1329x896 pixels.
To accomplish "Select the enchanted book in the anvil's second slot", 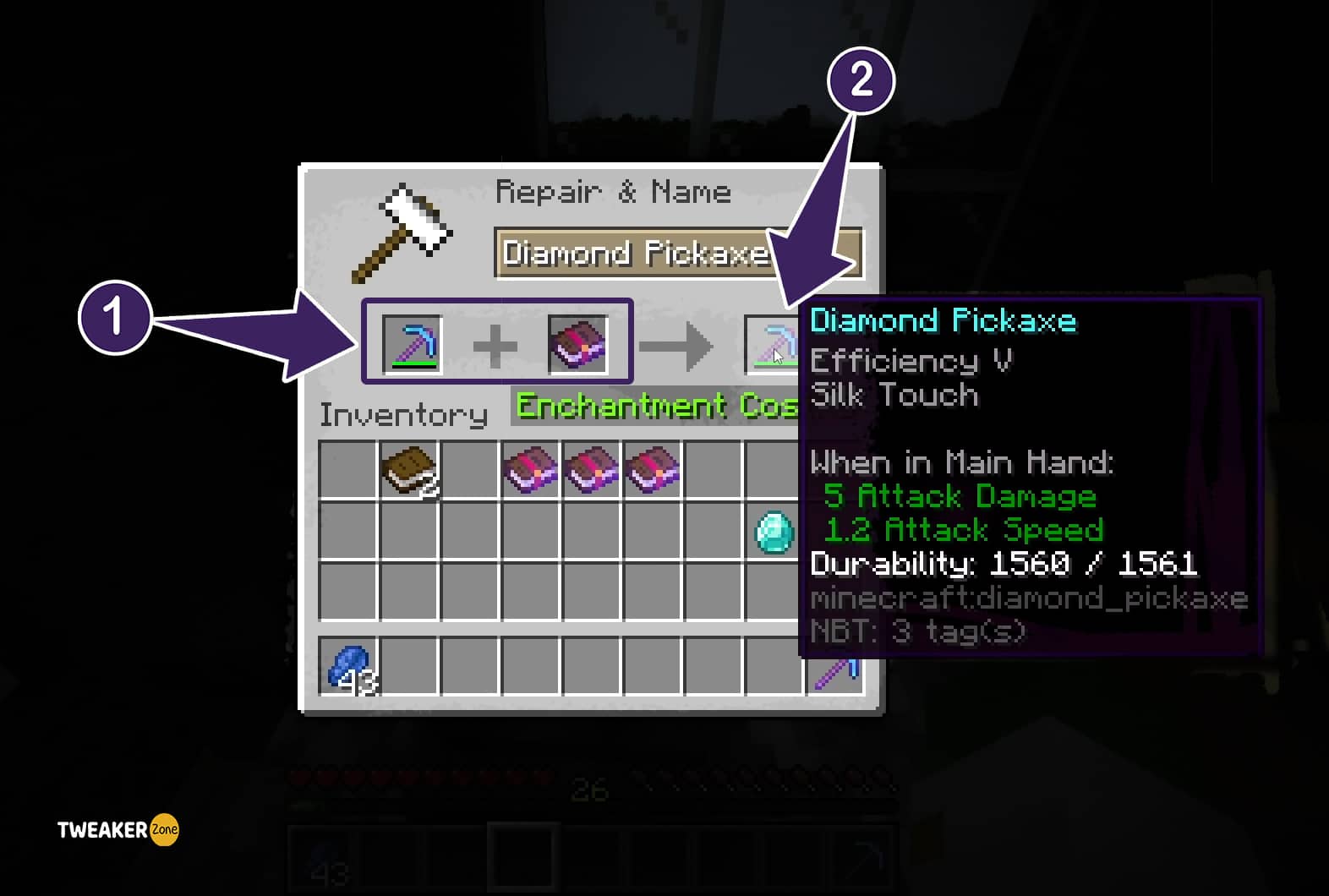I will [x=578, y=343].
